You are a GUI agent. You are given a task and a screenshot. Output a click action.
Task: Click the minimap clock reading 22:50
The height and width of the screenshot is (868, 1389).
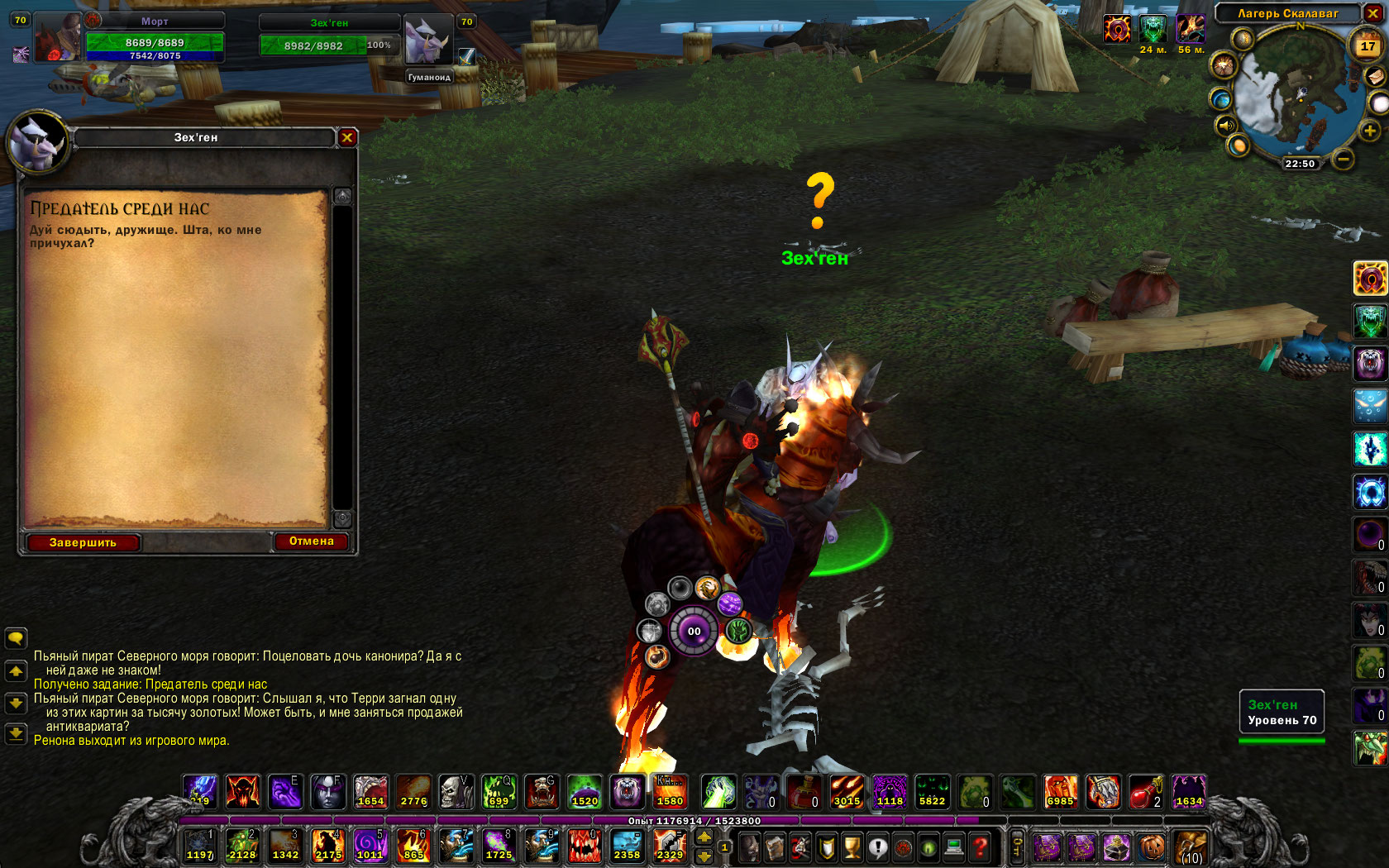click(x=1300, y=164)
